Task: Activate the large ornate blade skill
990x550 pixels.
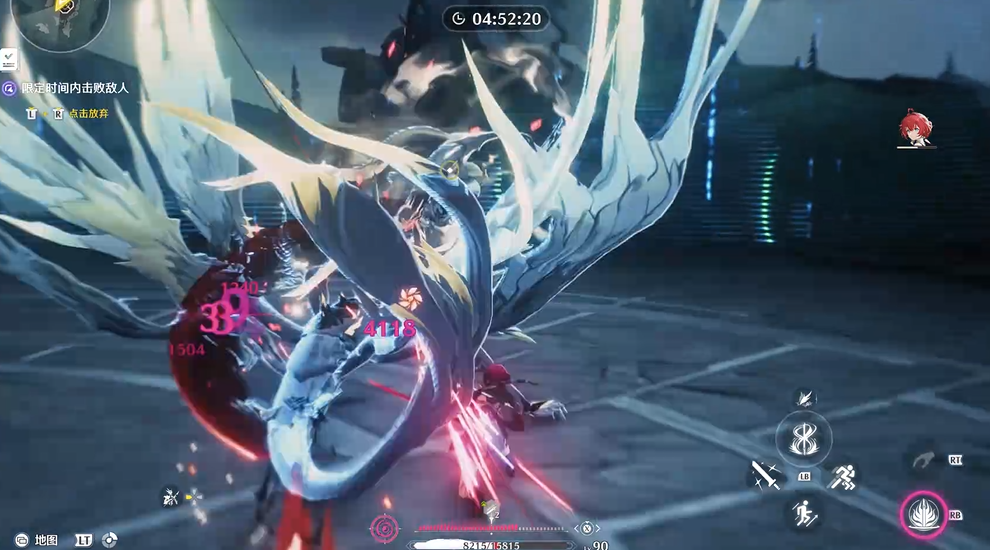Action: click(x=804, y=437)
